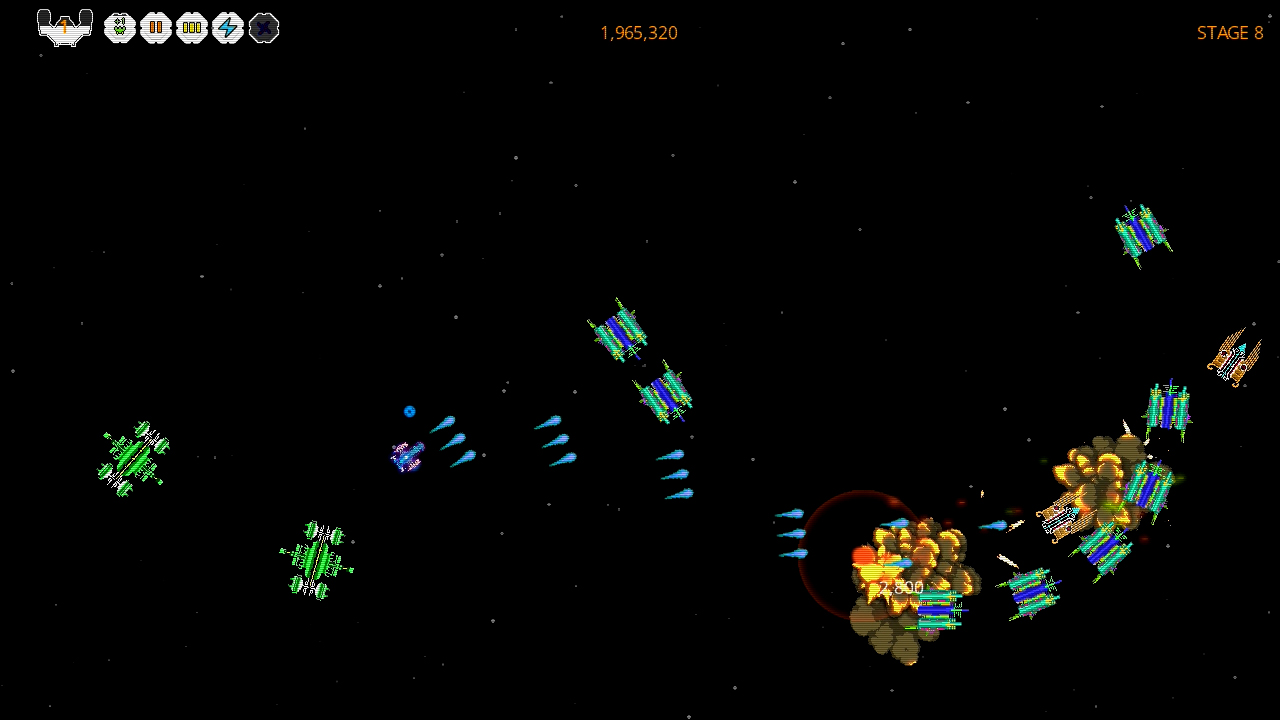Click the small blue orb near the player ship
This screenshot has width=1280, height=720.
click(409, 411)
